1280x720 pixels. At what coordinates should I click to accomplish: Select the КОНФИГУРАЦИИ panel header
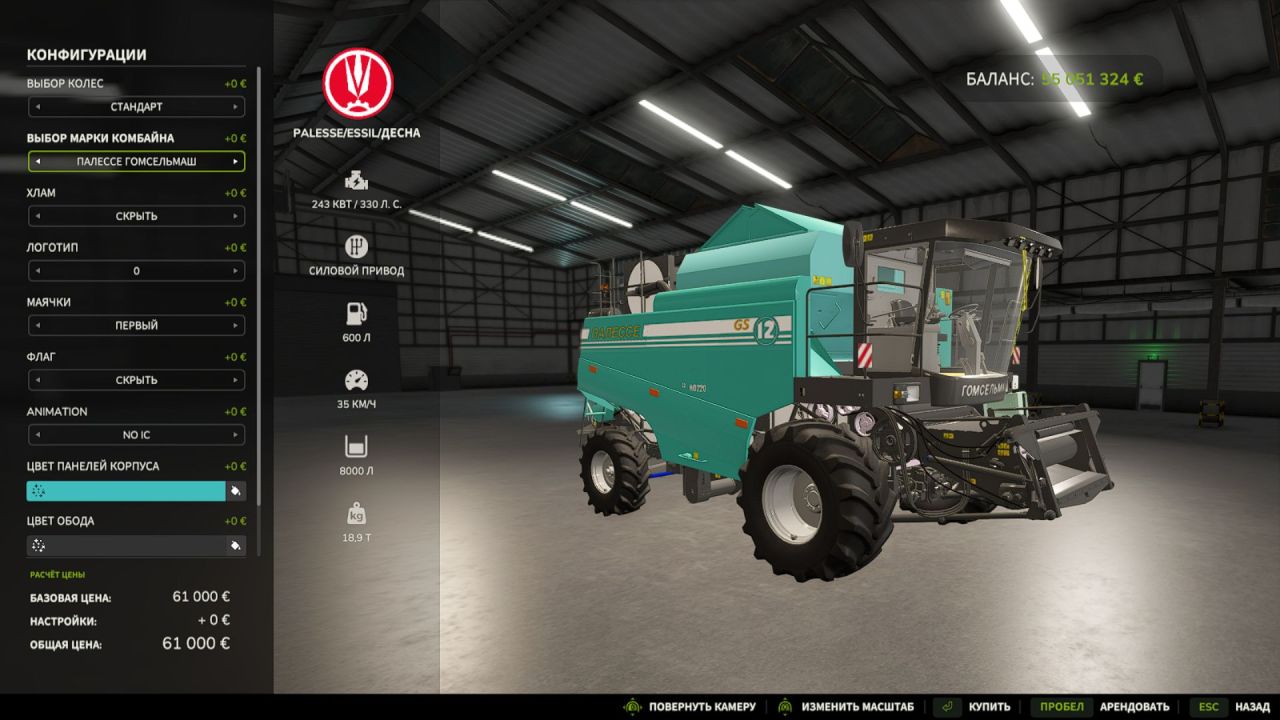tap(88, 56)
